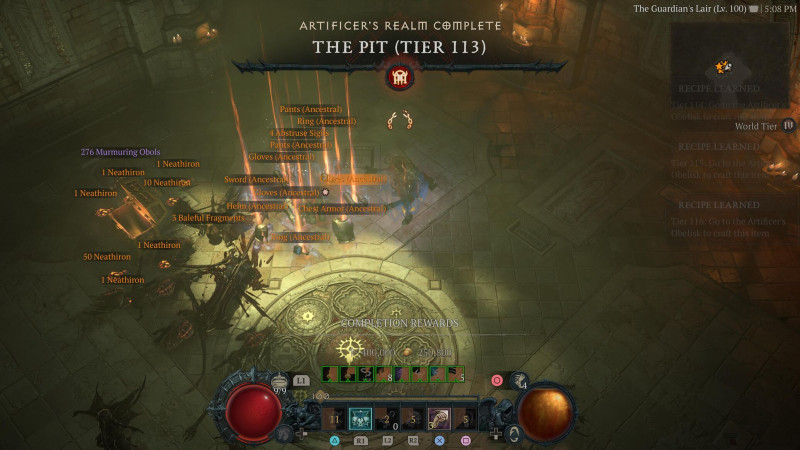Drink the healing potion beside the health orb

coord(280,381)
